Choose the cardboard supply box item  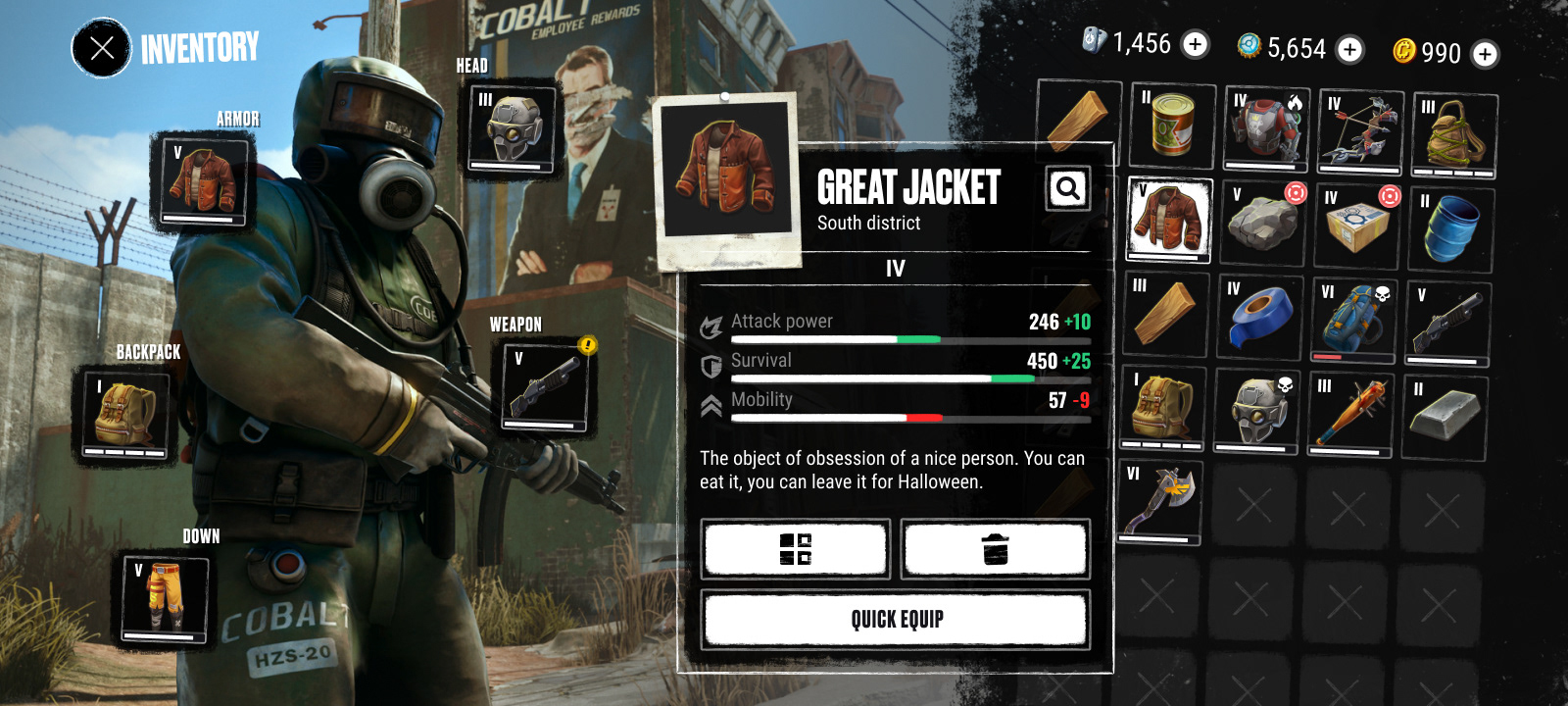click(1356, 226)
